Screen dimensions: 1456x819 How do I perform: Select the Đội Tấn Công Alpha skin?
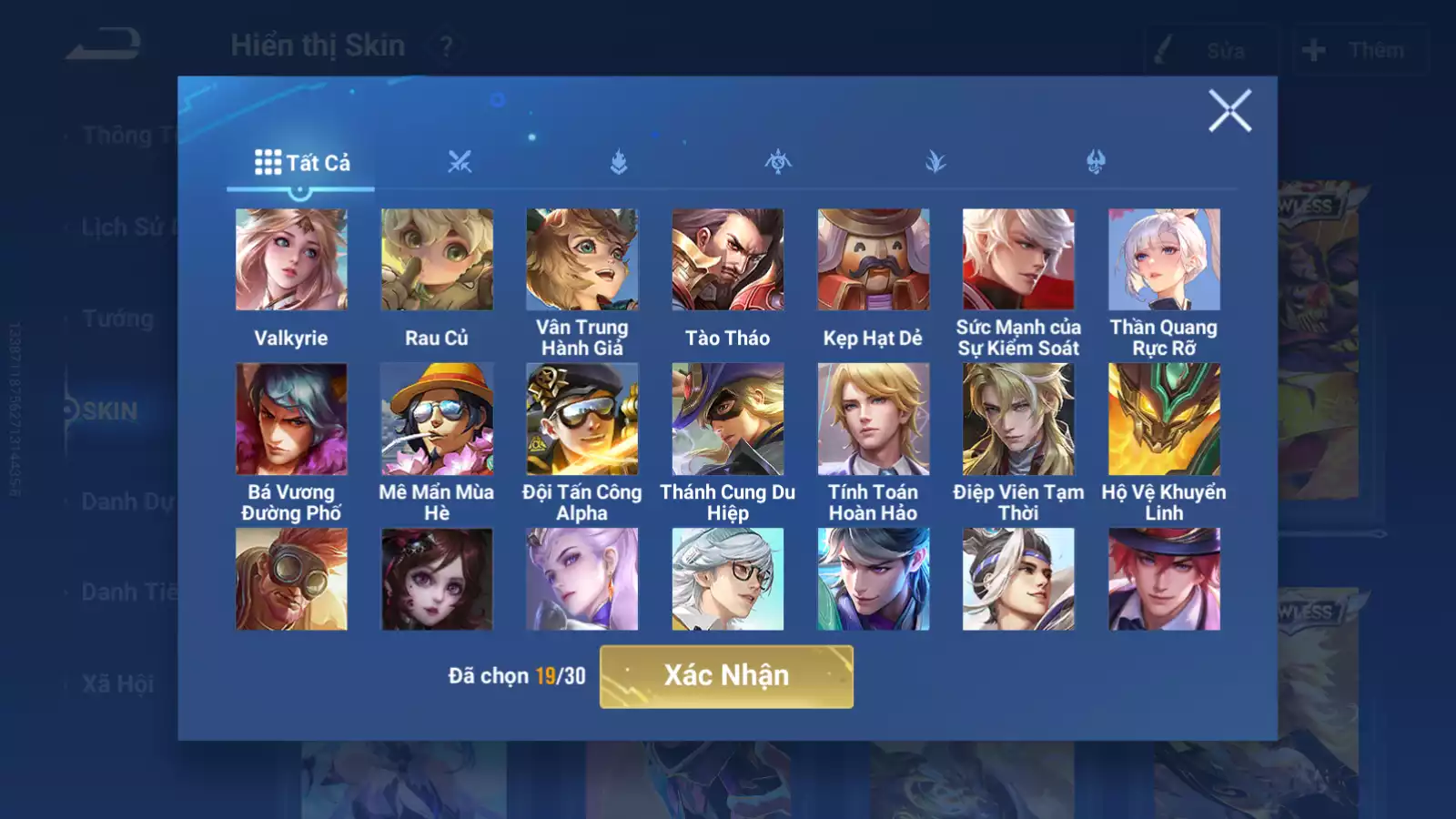[582, 420]
